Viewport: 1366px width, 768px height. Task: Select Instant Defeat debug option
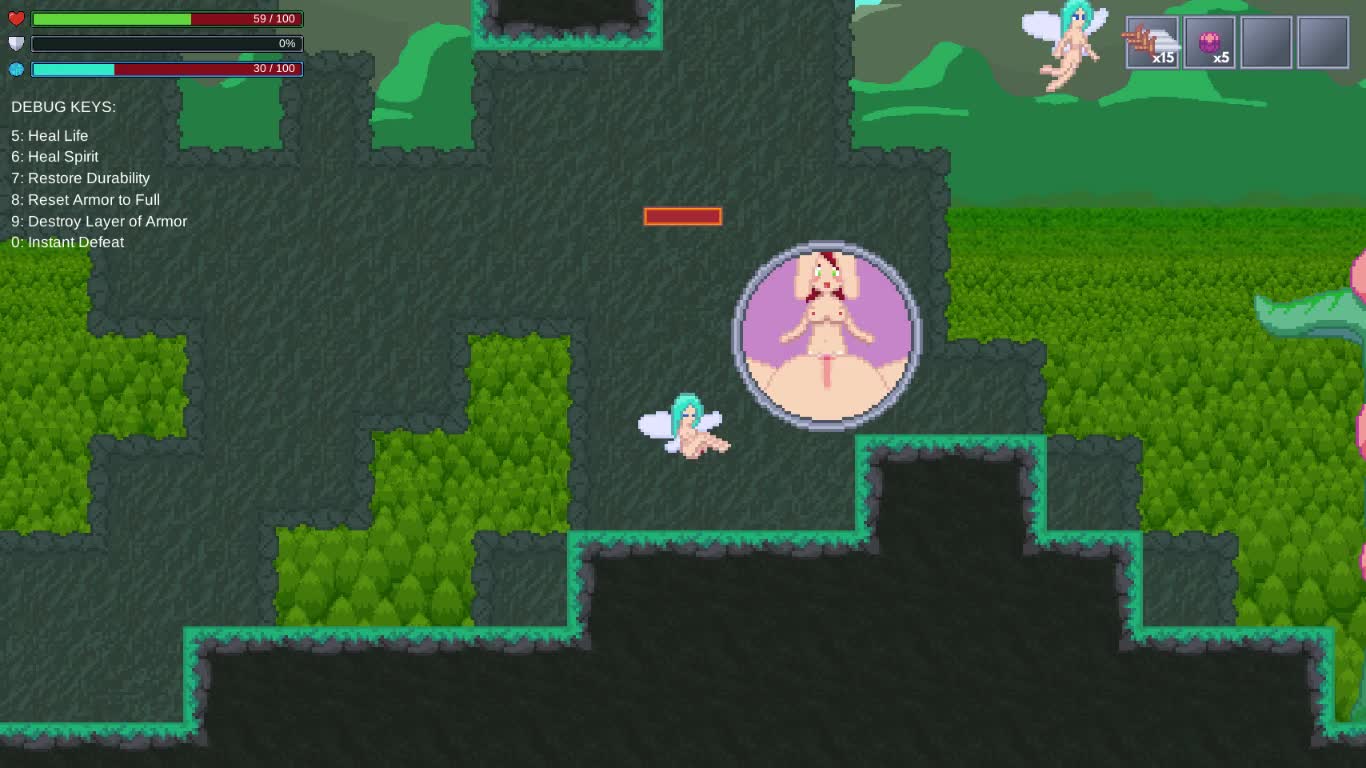(67, 242)
